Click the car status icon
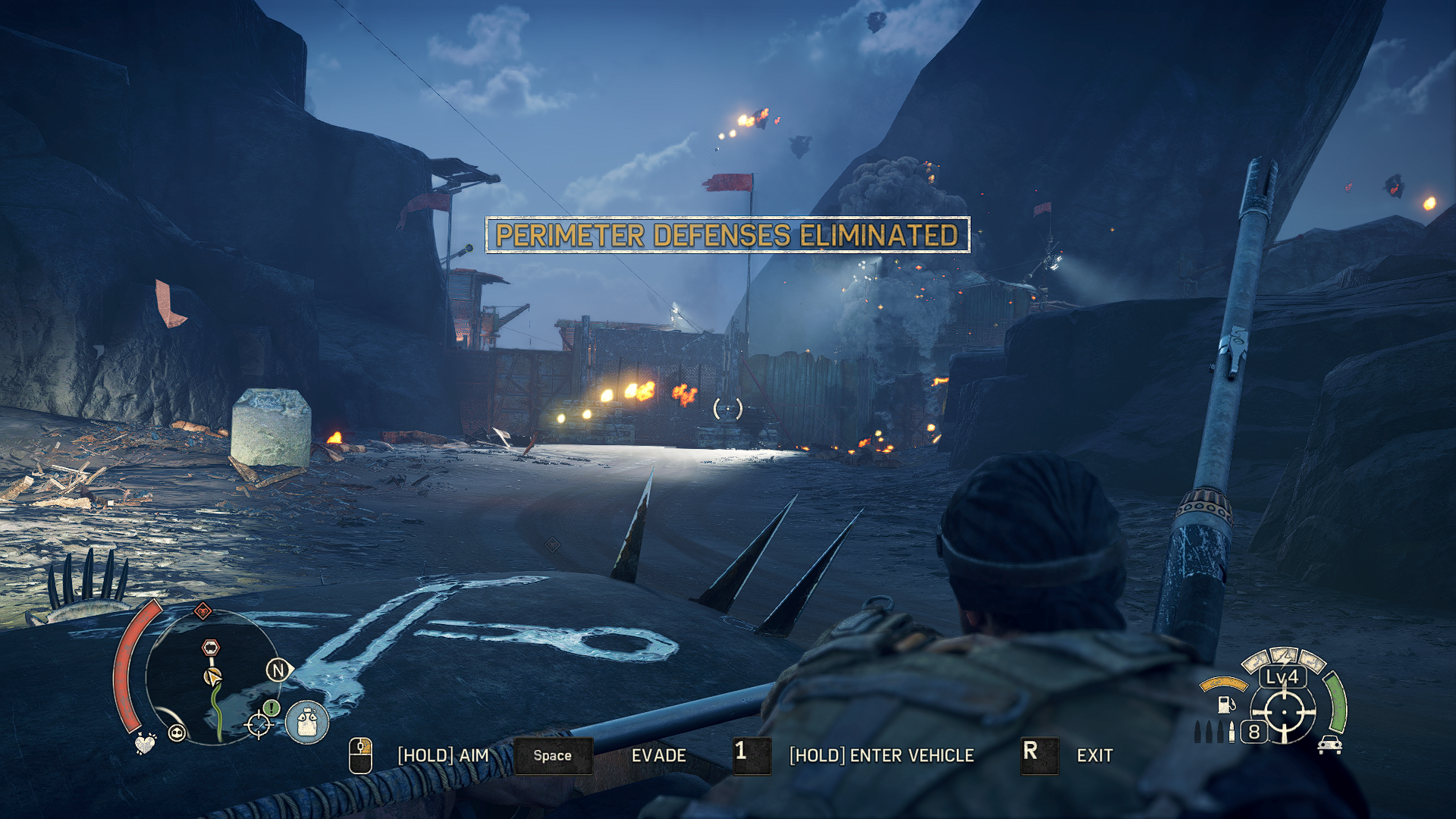Image resolution: width=1456 pixels, height=819 pixels. point(1330,745)
